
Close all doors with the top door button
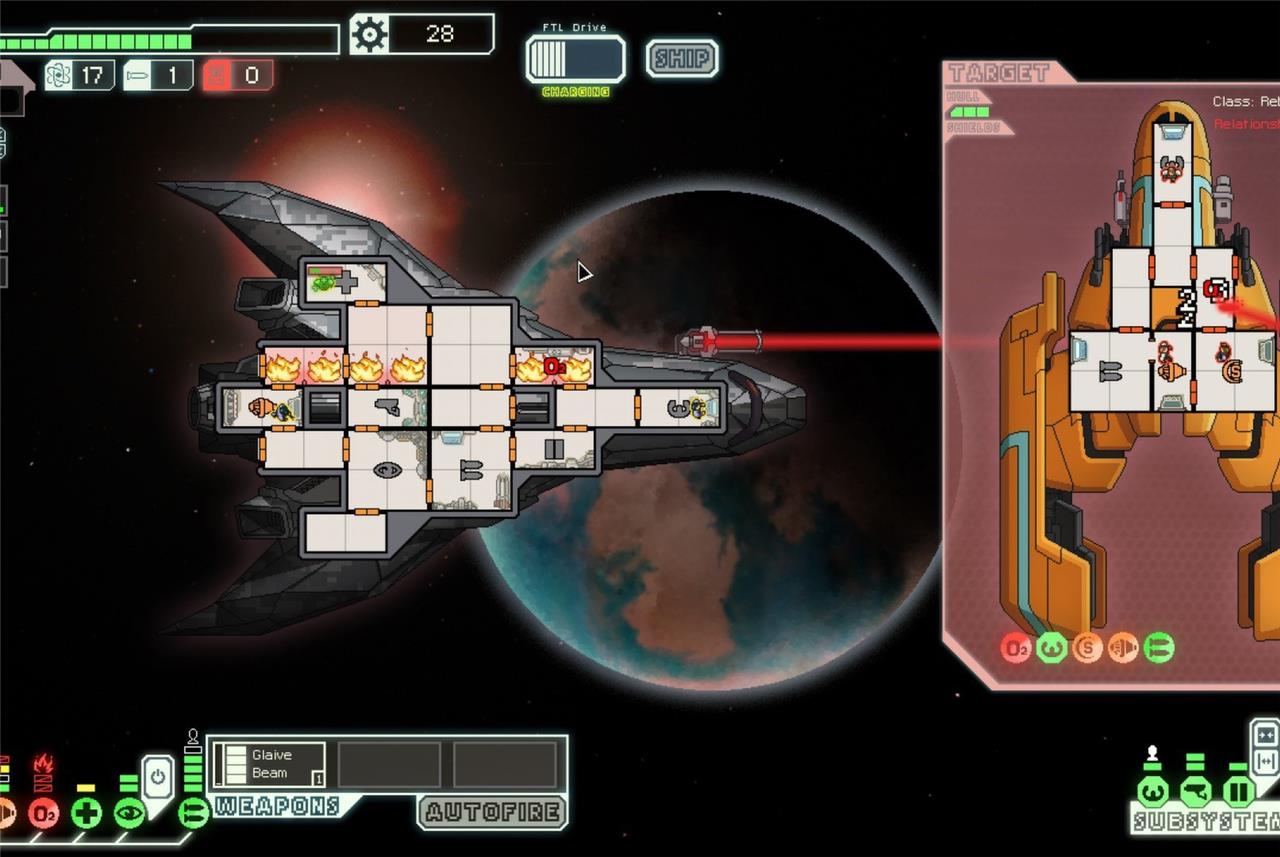[1265, 736]
